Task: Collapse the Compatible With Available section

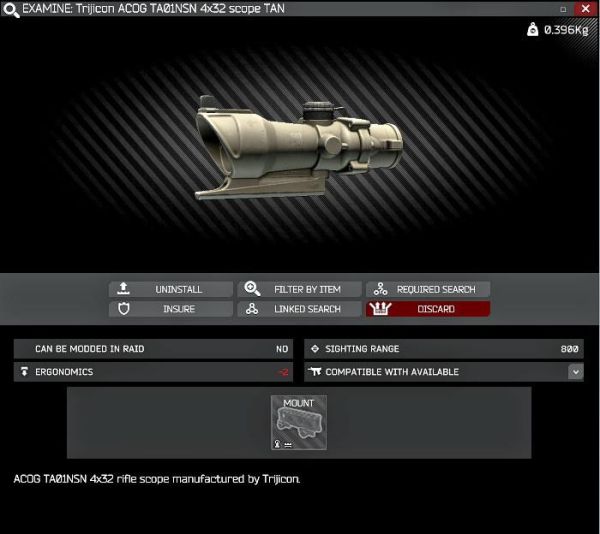Action: tap(575, 372)
